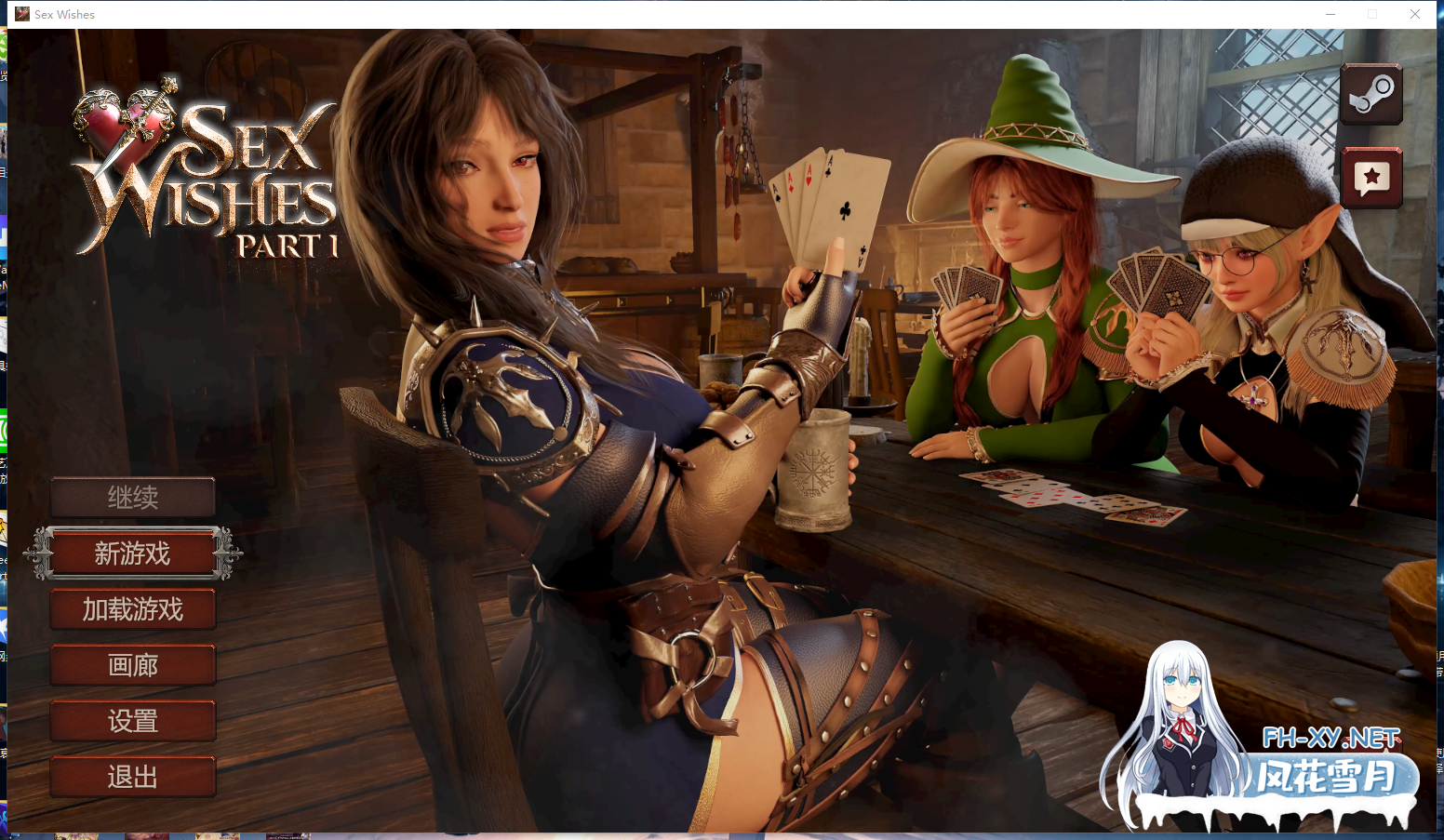Start a new game with 新游戏
Screen dimensions: 1444x840
132,553
